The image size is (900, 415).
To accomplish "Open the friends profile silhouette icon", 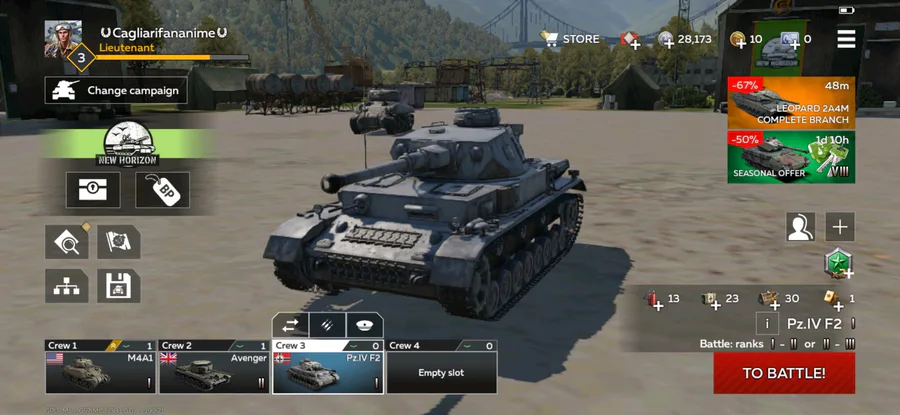I will click(x=800, y=226).
